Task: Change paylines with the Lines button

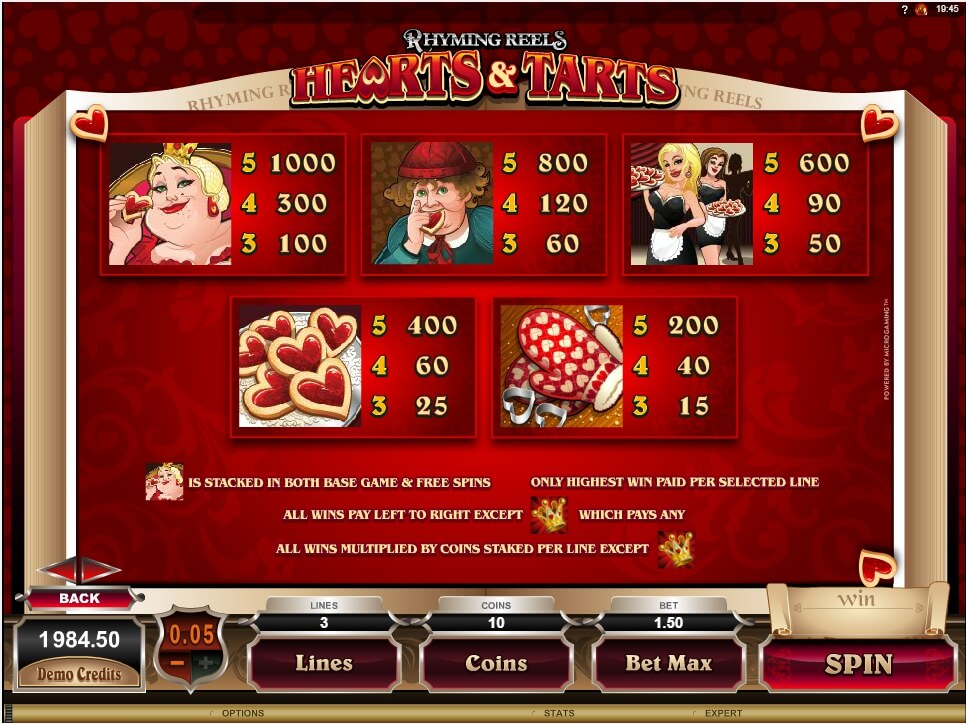Action: pyautogui.click(x=323, y=663)
